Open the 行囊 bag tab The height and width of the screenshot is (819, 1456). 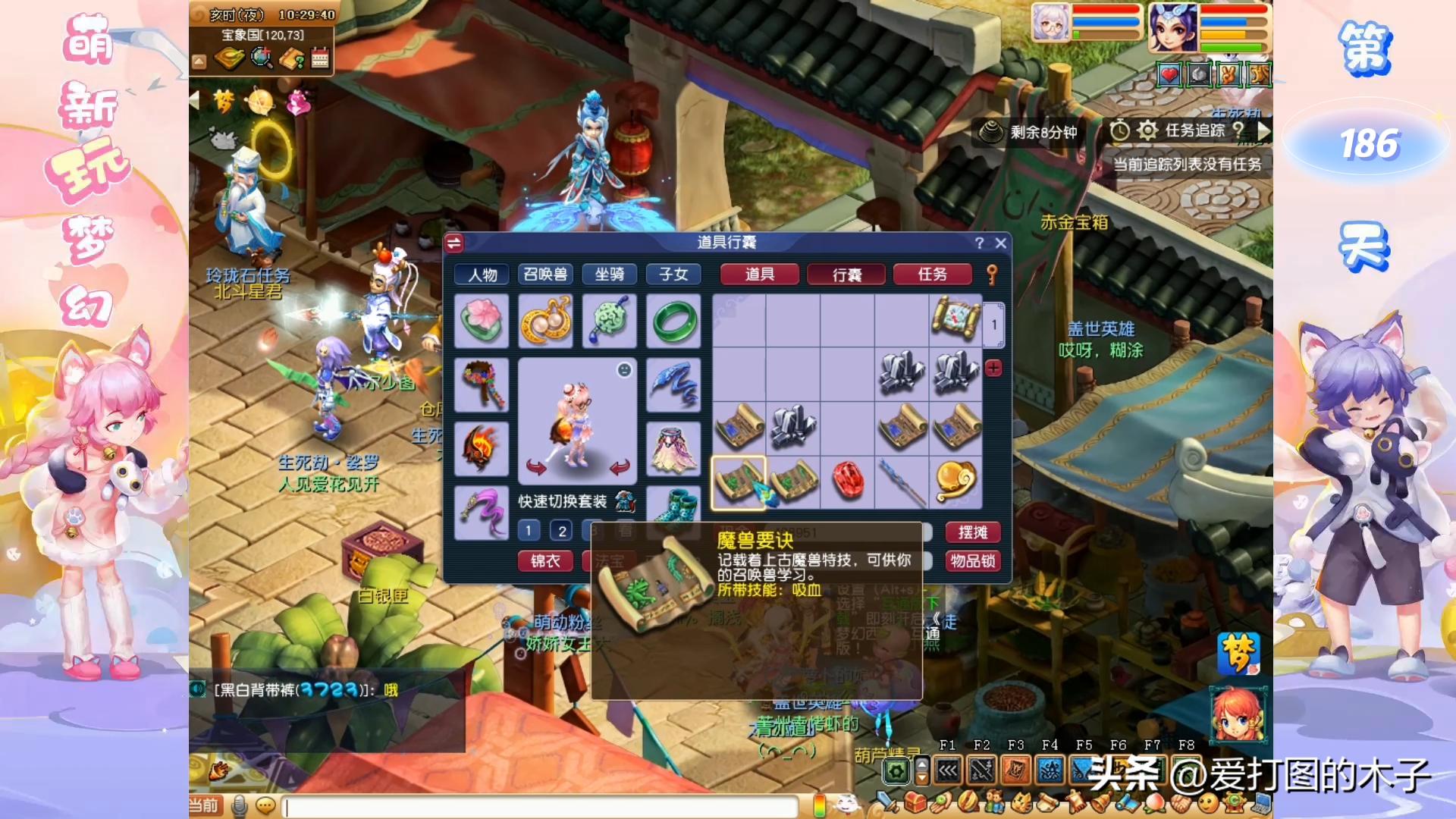(x=846, y=274)
